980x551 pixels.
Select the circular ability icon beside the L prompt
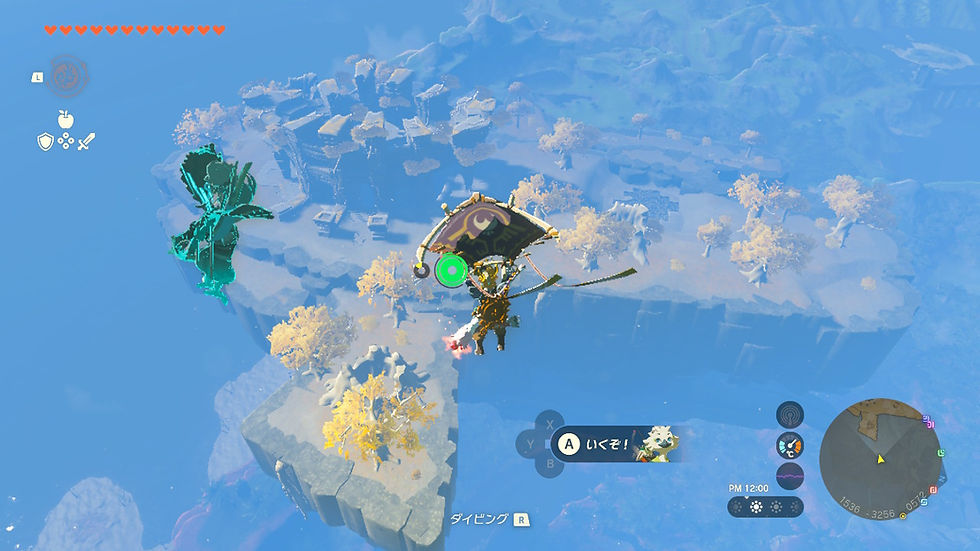pos(67,75)
